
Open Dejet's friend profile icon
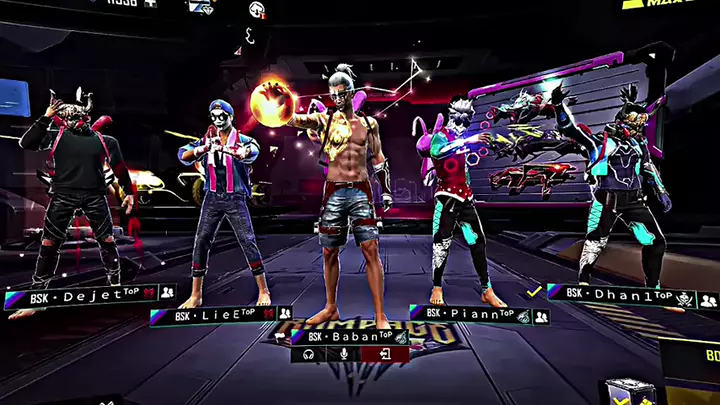tap(167, 293)
